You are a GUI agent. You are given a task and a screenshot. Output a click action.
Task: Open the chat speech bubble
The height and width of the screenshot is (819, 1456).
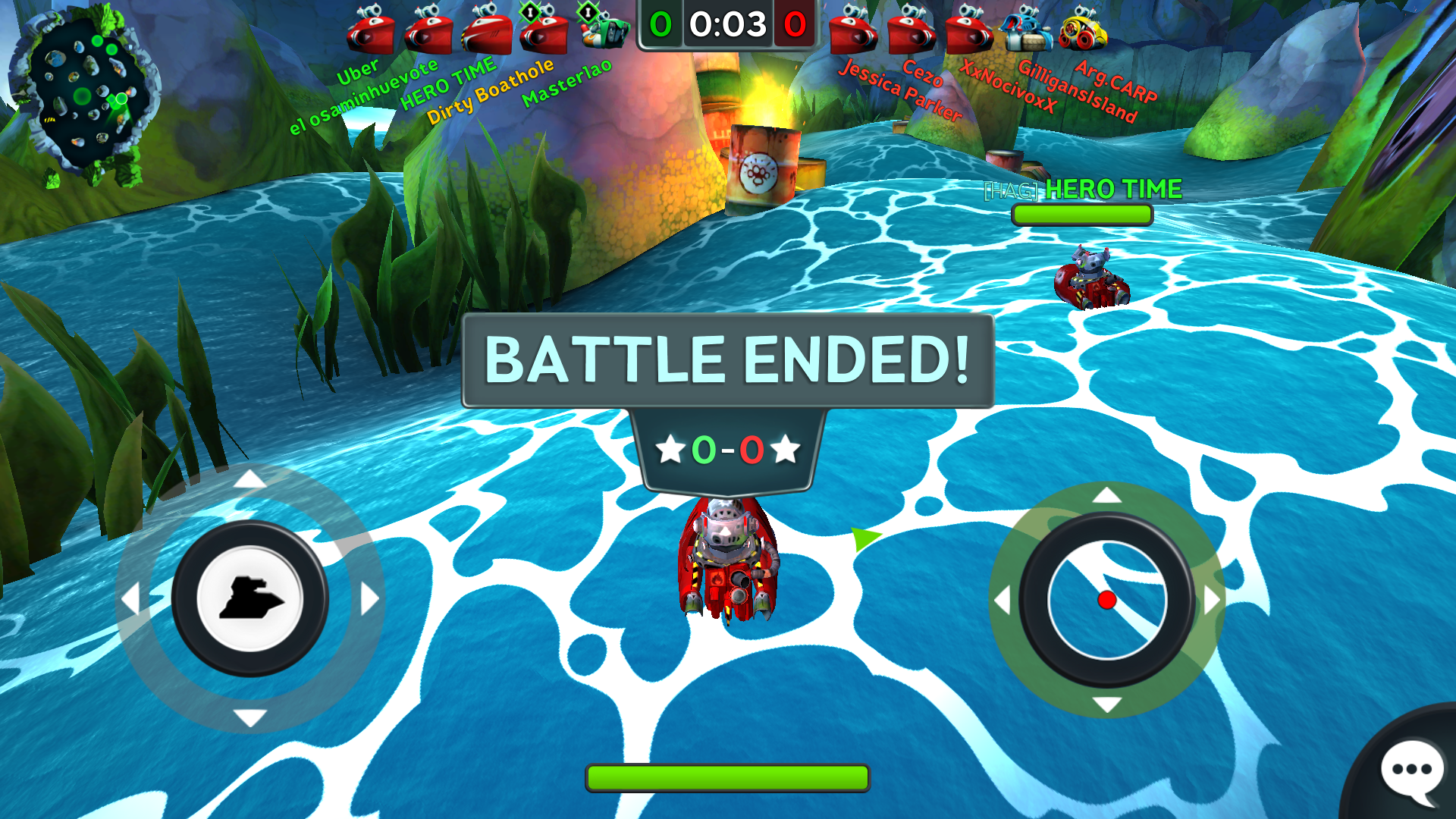1411,770
